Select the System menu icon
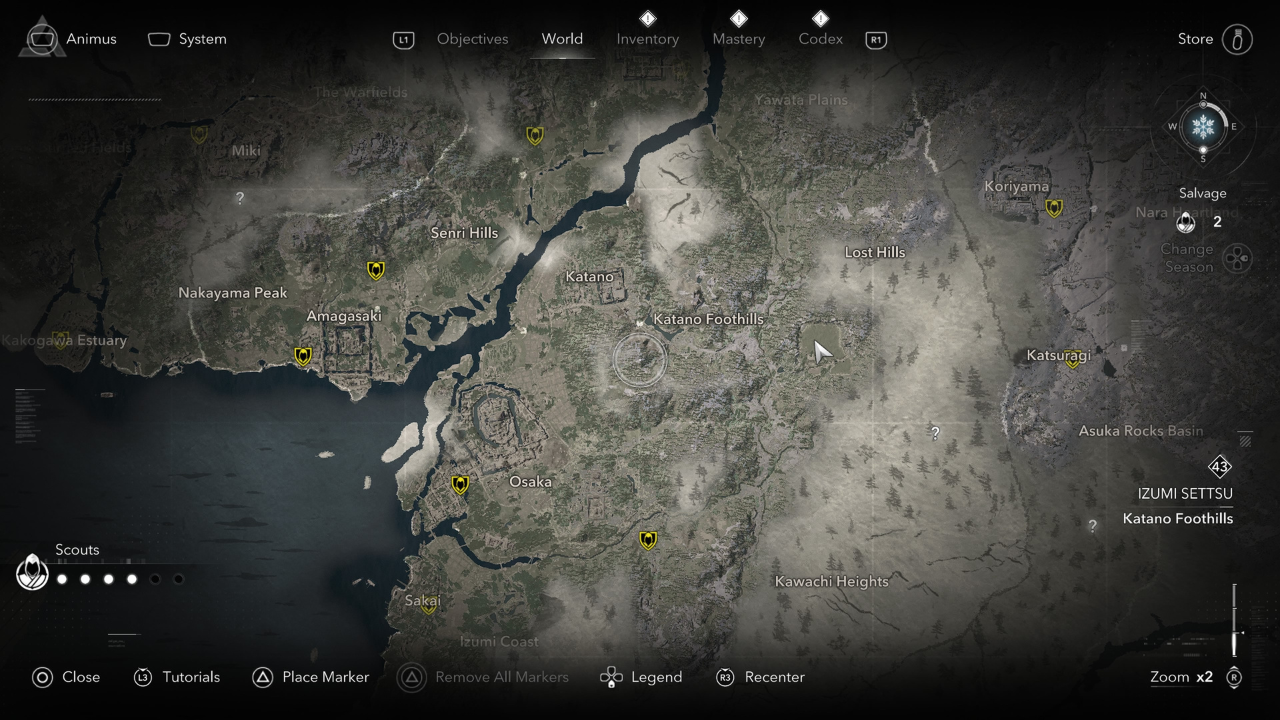 158,39
